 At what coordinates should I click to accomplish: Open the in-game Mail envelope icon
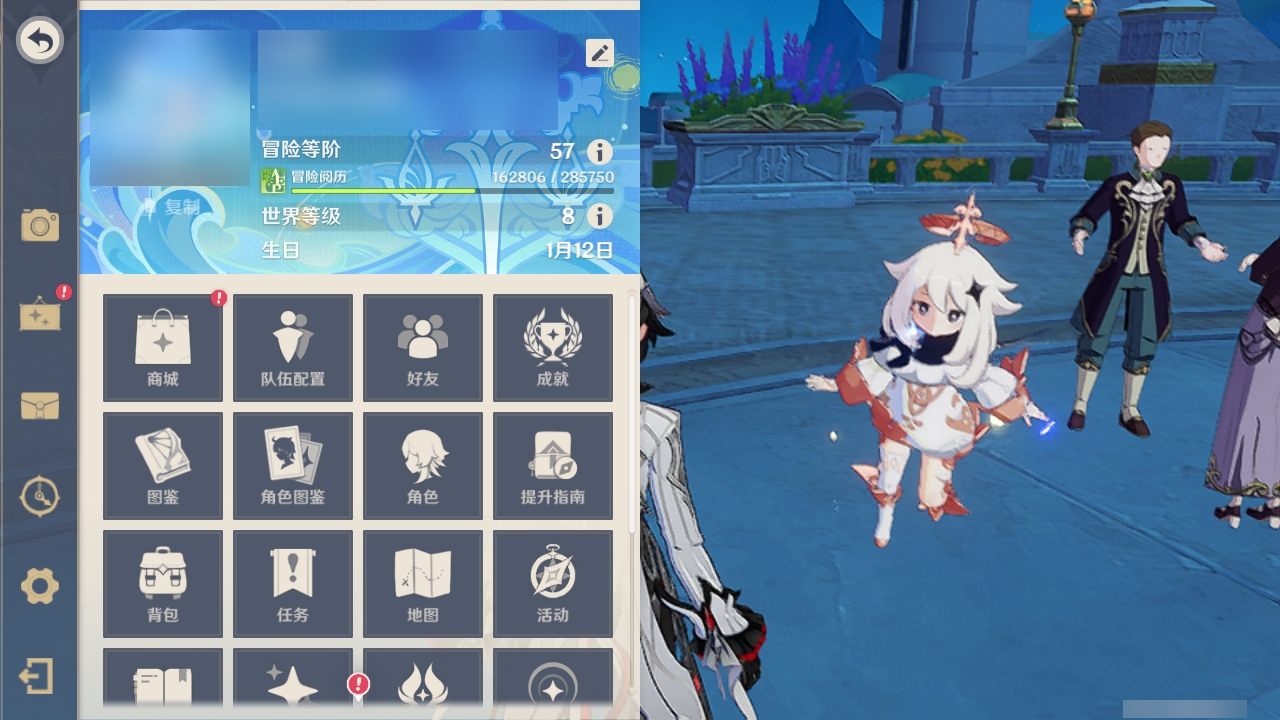pyautogui.click(x=40, y=407)
